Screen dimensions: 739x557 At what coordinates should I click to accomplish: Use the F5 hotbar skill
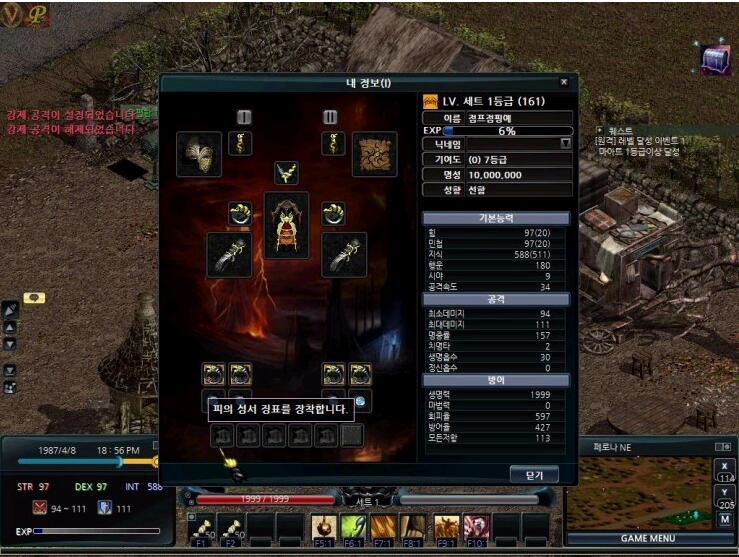click(x=322, y=527)
